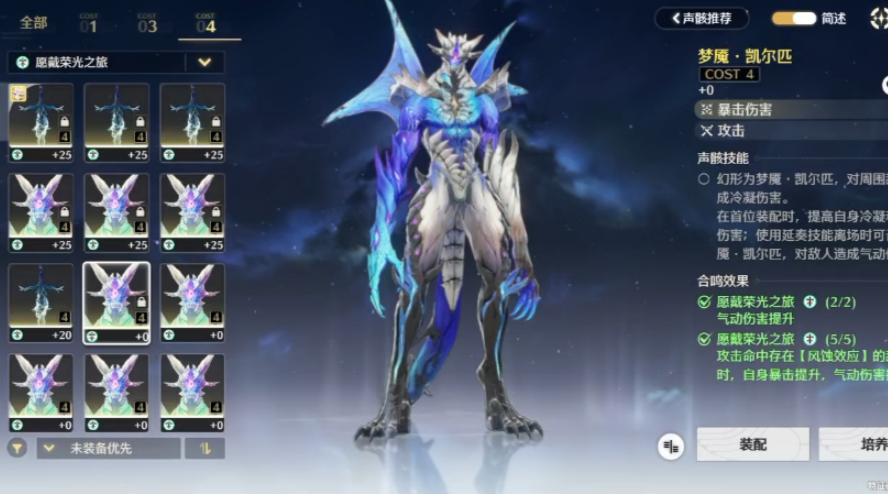Select the COST 01 tab
This screenshot has width=888, height=494.
tap(88, 23)
